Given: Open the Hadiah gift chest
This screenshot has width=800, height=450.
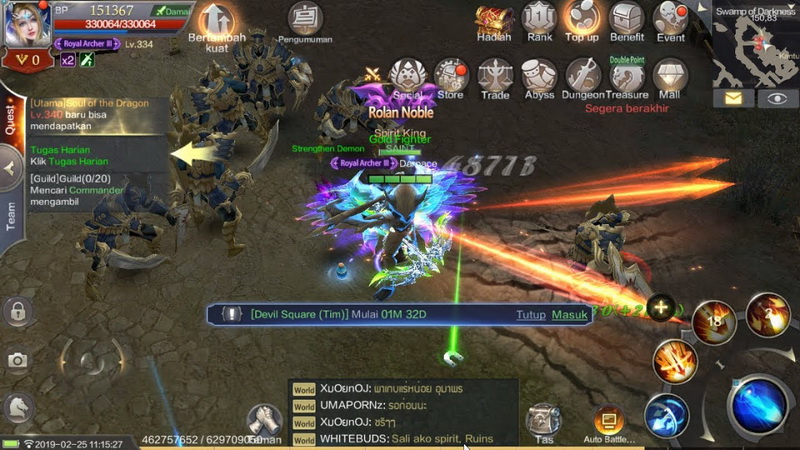Looking at the screenshot, I should point(493,19).
